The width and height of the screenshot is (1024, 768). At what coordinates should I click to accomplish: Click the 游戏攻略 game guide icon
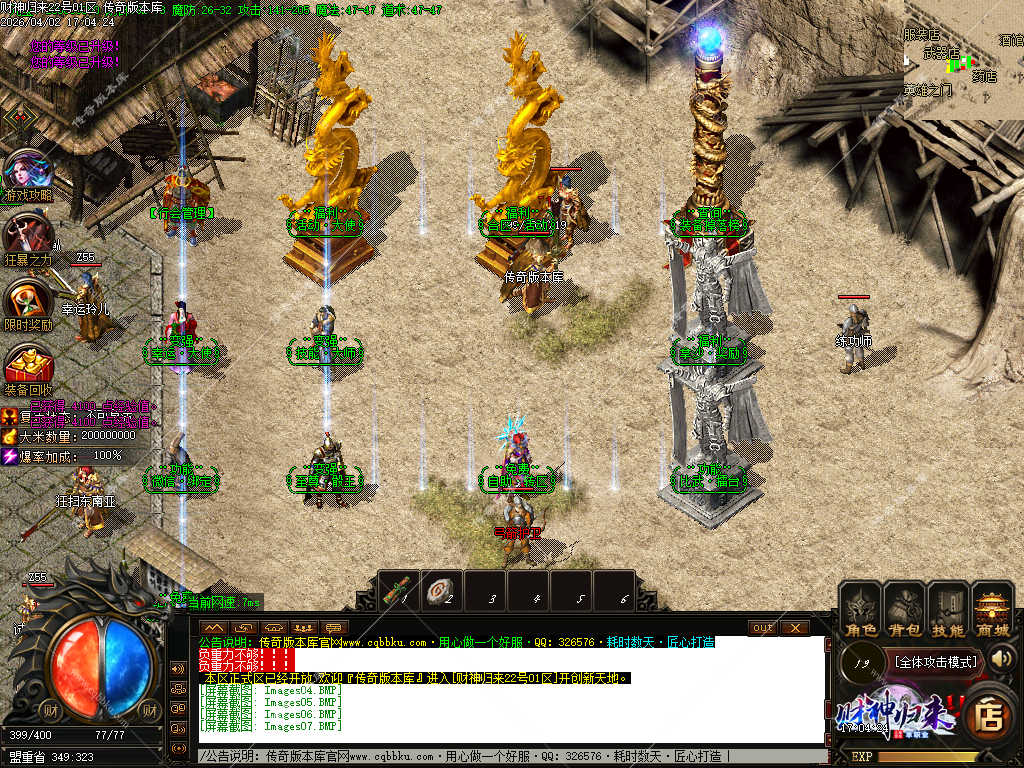pos(28,173)
